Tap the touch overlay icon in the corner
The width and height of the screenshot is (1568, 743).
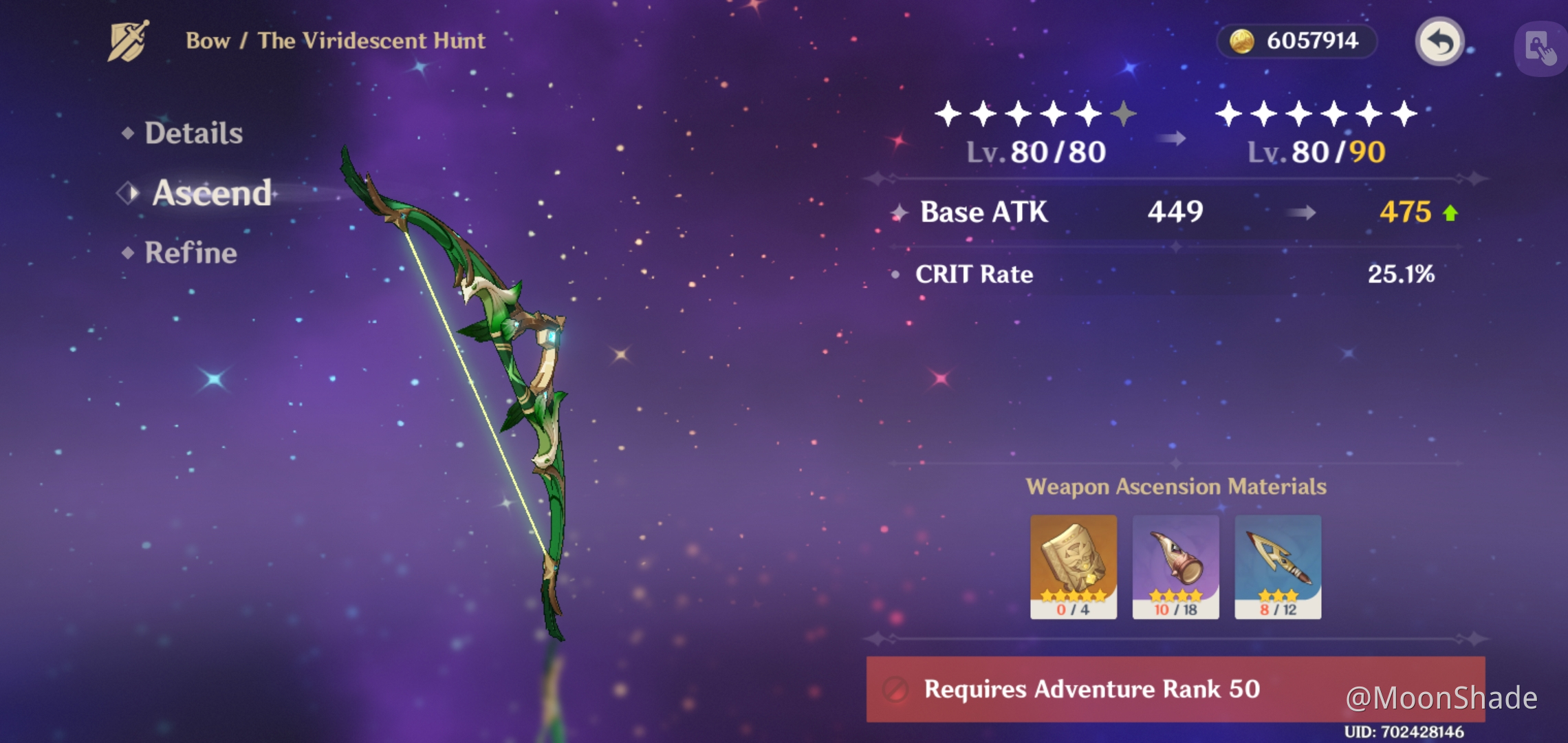[1540, 48]
